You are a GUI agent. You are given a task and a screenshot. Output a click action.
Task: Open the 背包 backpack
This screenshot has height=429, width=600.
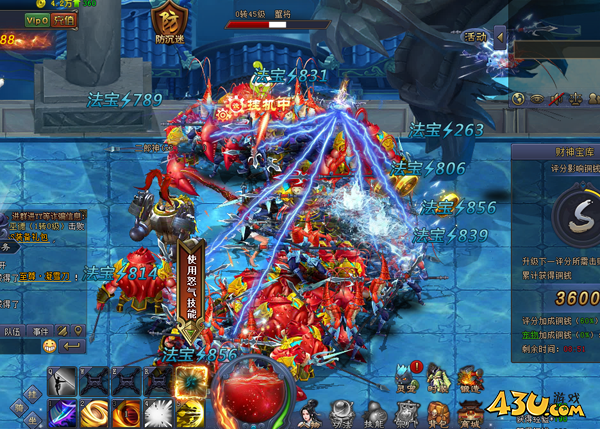[x=435, y=412]
